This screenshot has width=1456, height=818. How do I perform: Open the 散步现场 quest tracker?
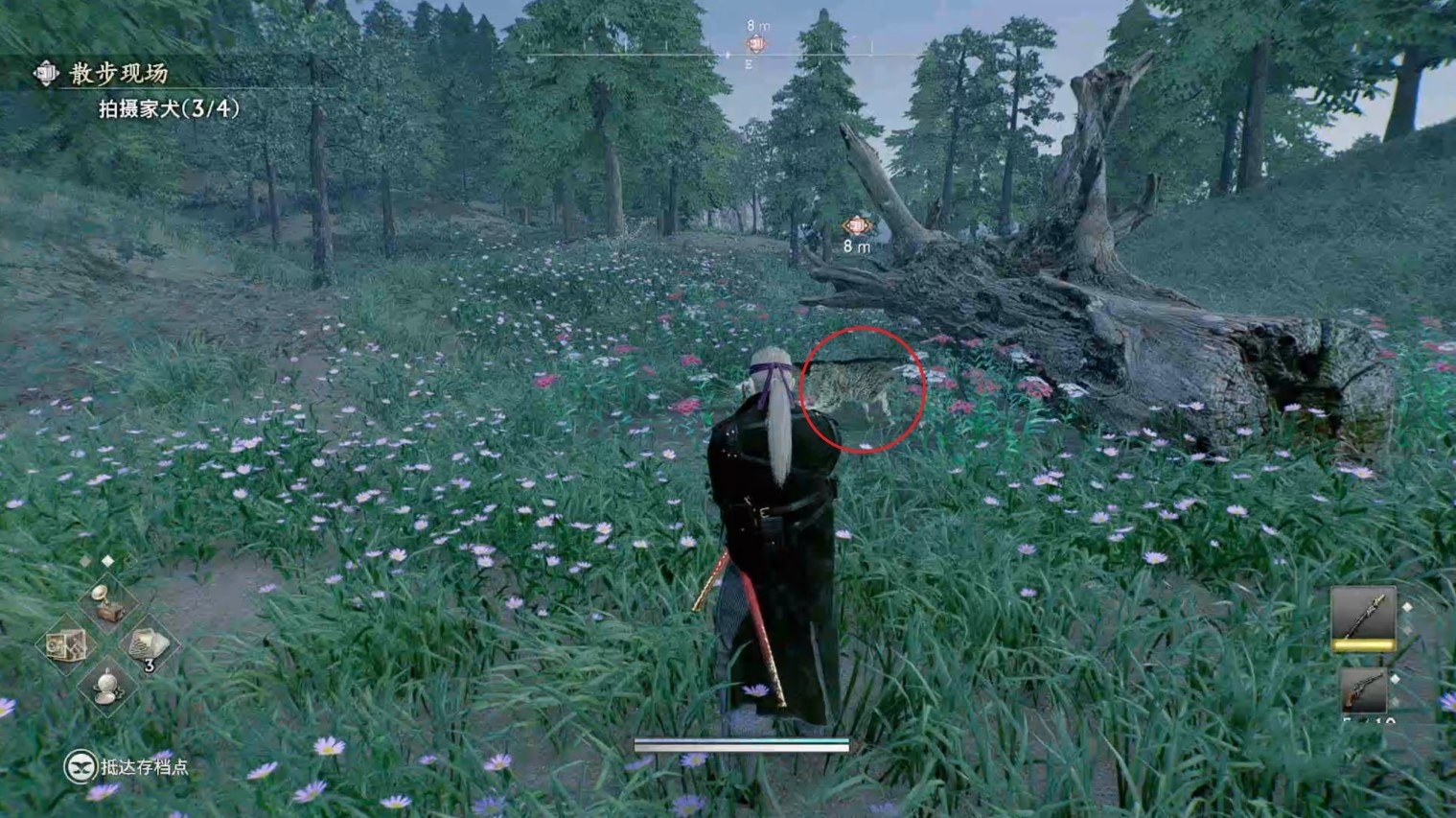[x=117, y=74]
